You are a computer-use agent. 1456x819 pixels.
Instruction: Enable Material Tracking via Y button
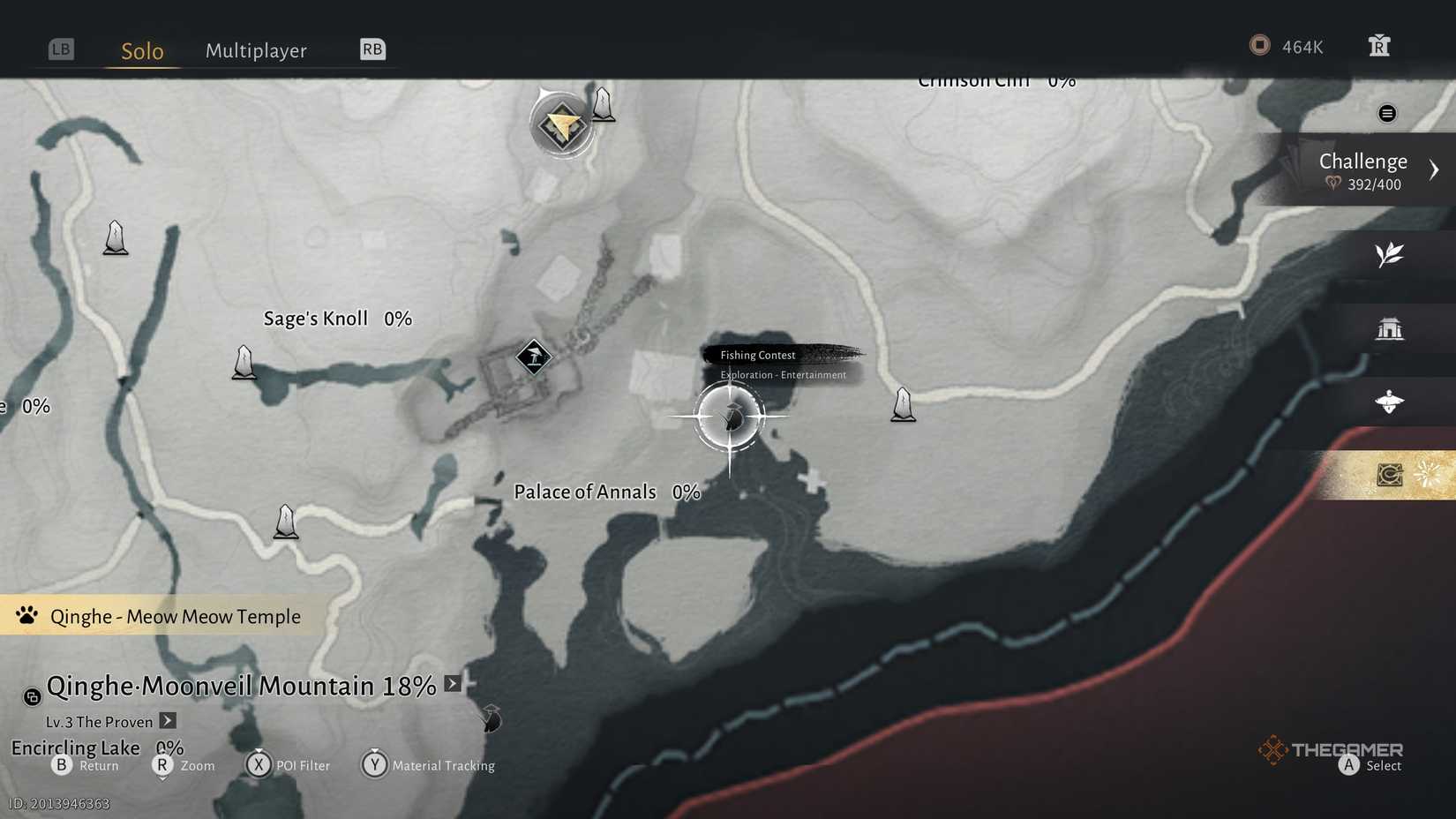[x=374, y=765]
